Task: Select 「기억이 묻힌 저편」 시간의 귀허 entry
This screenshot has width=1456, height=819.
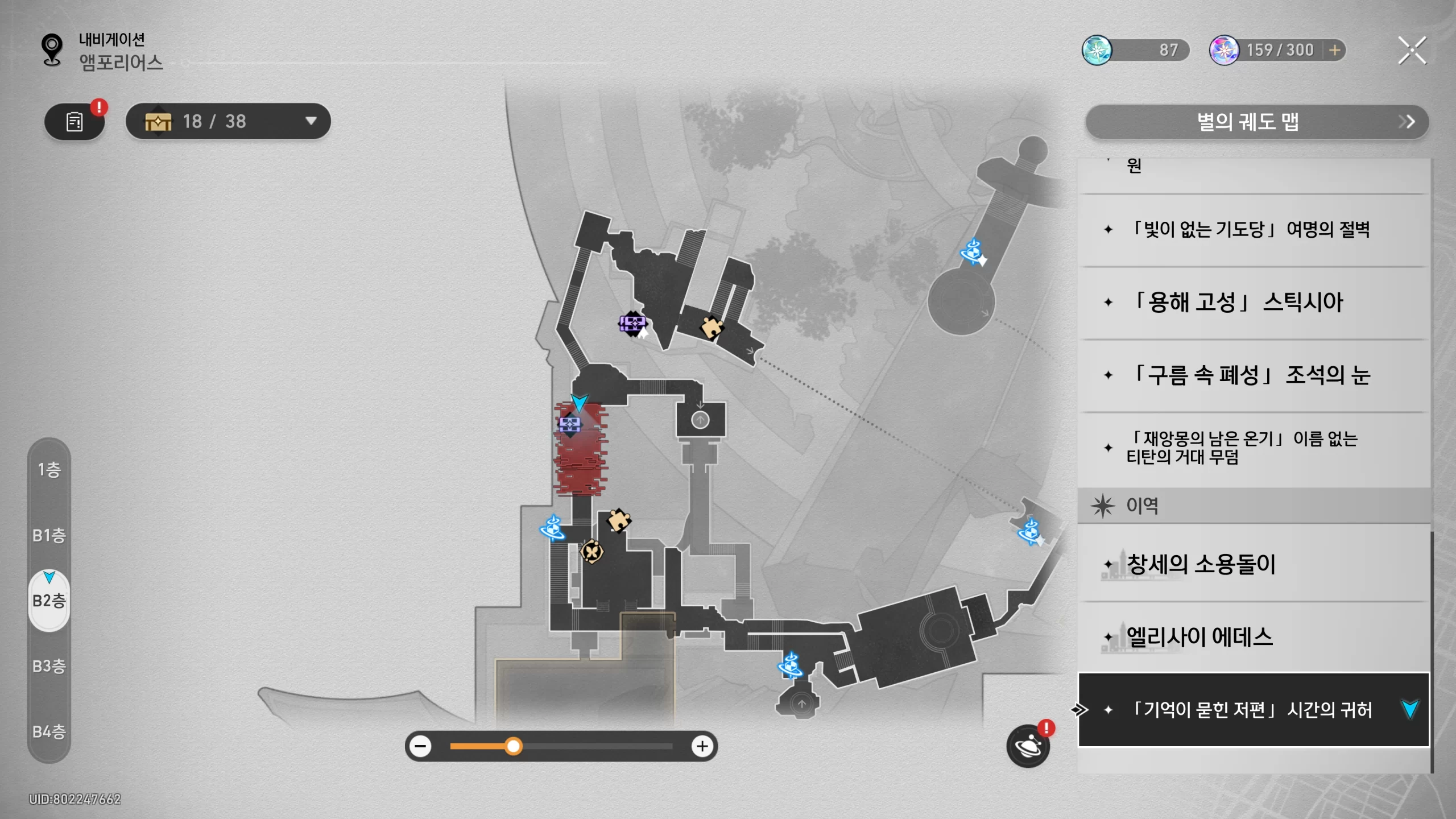Action: pyautogui.click(x=1251, y=710)
